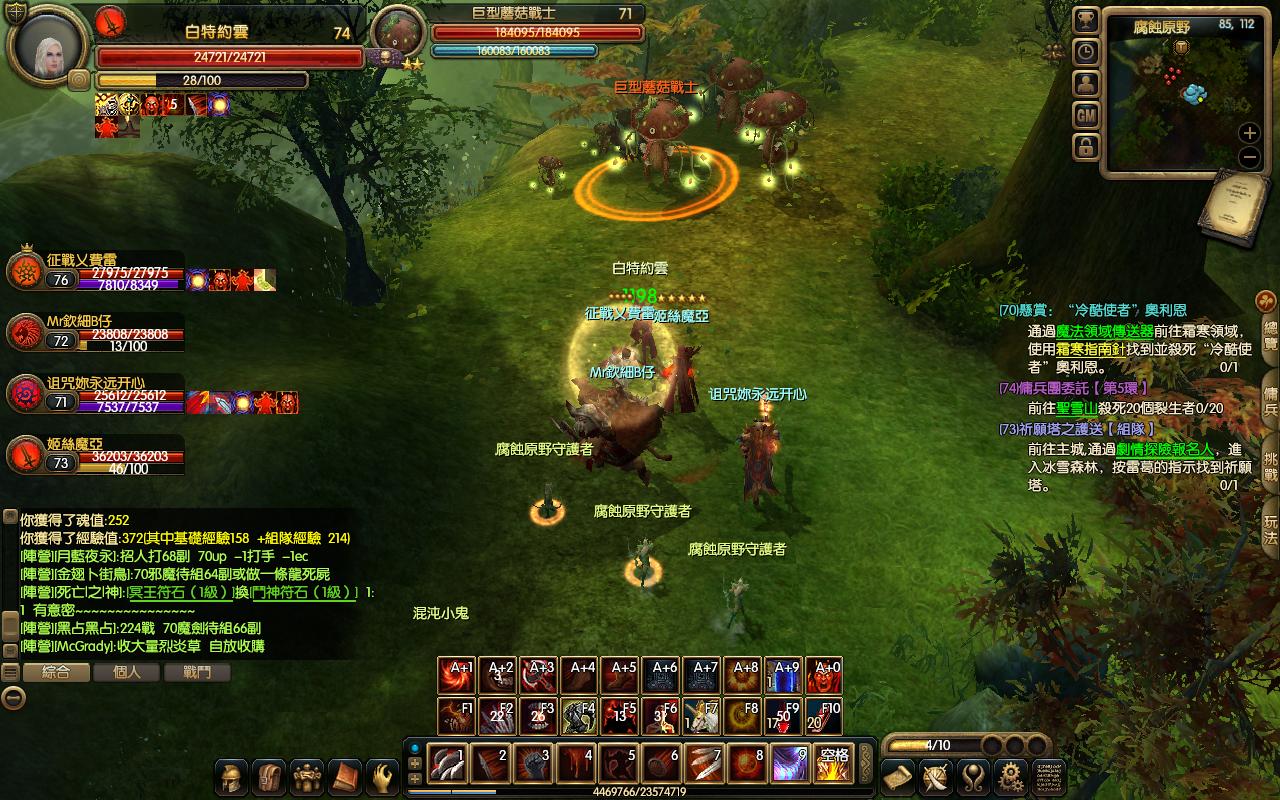Open the helmet character menu icon

click(x=232, y=776)
